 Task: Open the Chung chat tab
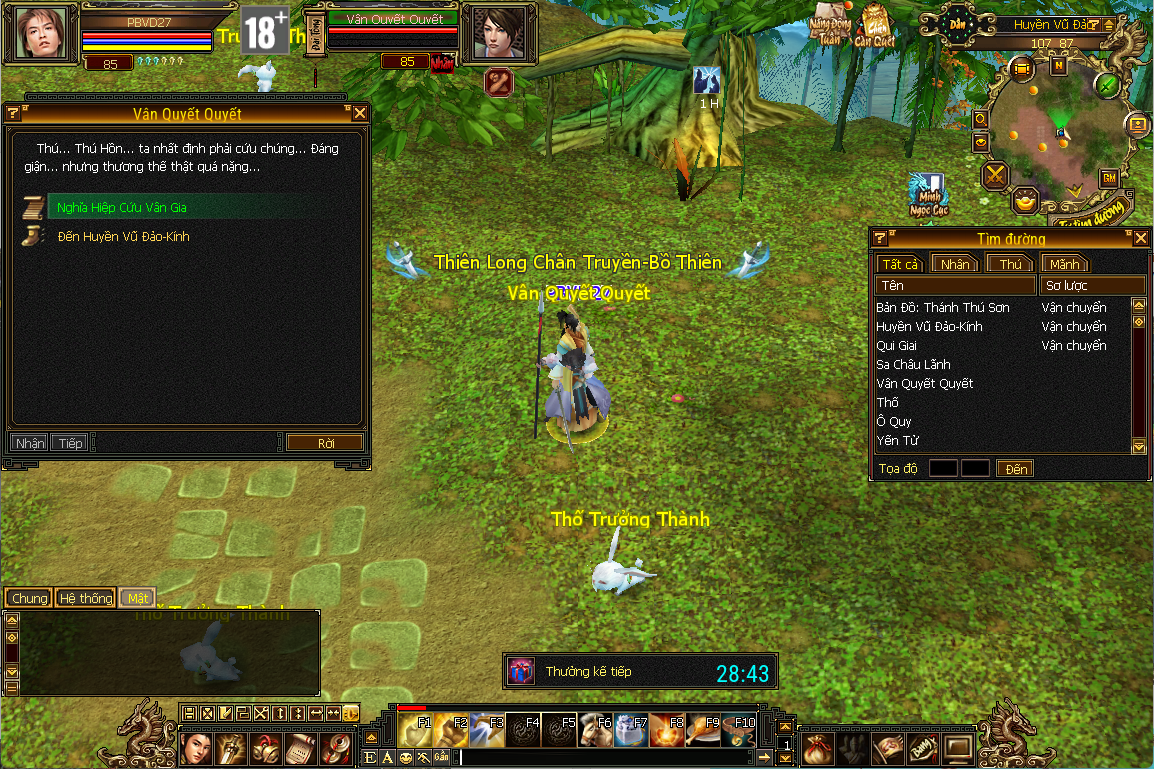(x=29, y=598)
